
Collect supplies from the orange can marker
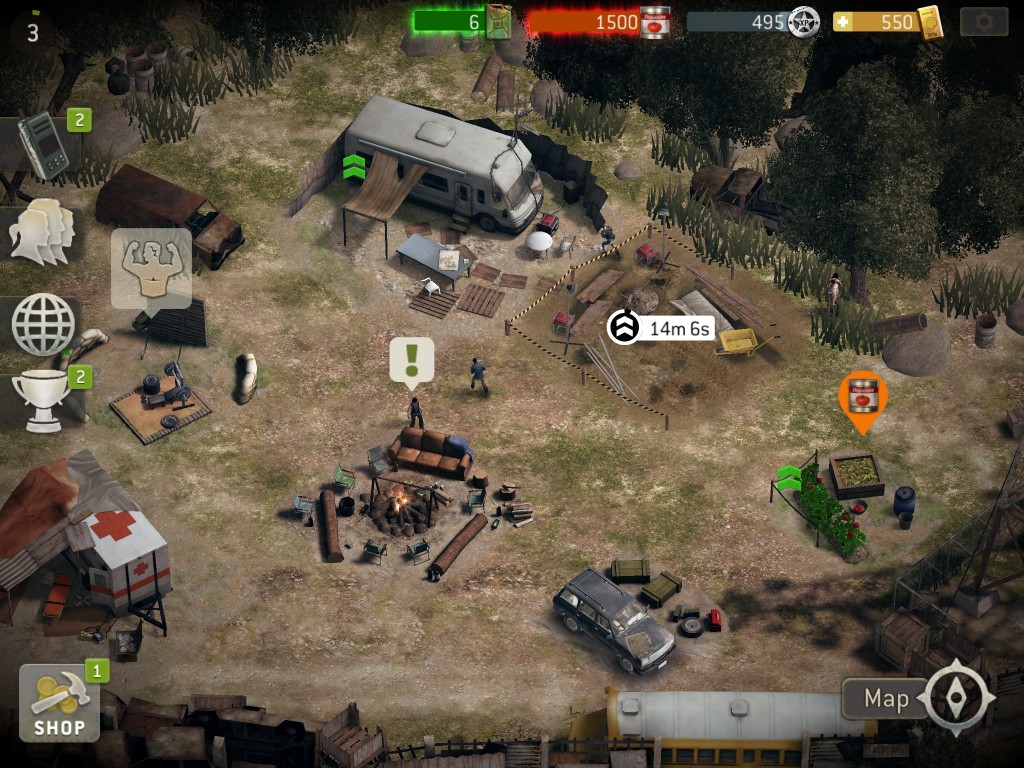pyautogui.click(x=862, y=397)
